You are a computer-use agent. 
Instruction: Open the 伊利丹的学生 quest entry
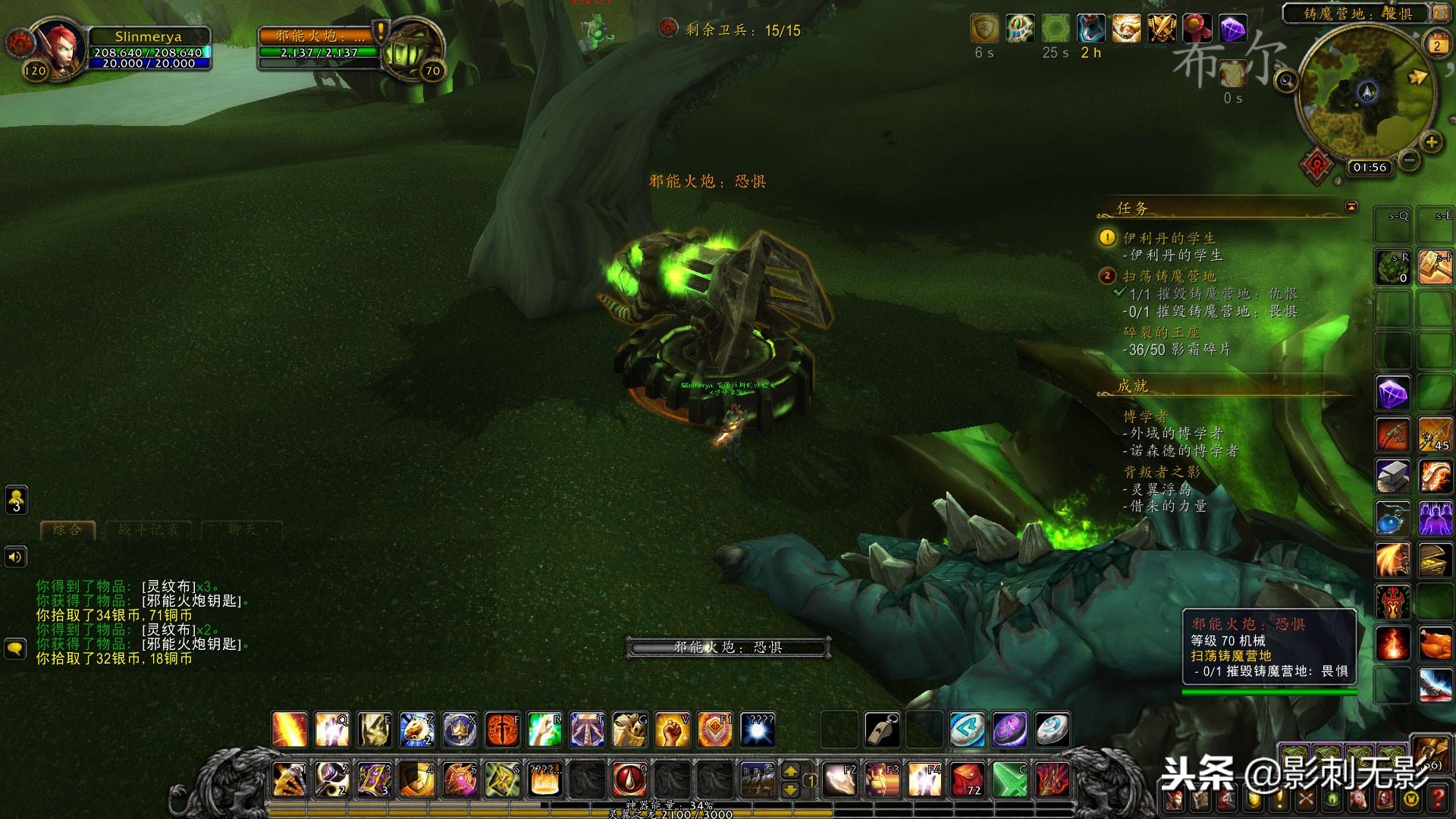coord(1169,238)
